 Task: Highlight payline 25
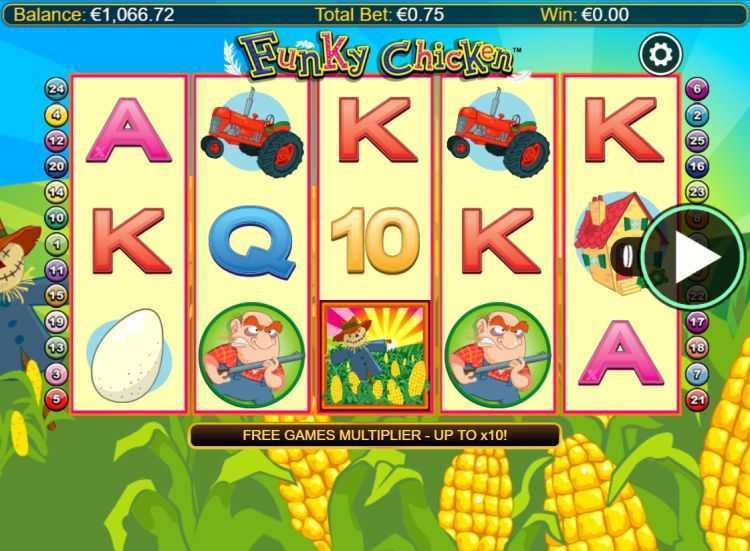tap(696, 141)
